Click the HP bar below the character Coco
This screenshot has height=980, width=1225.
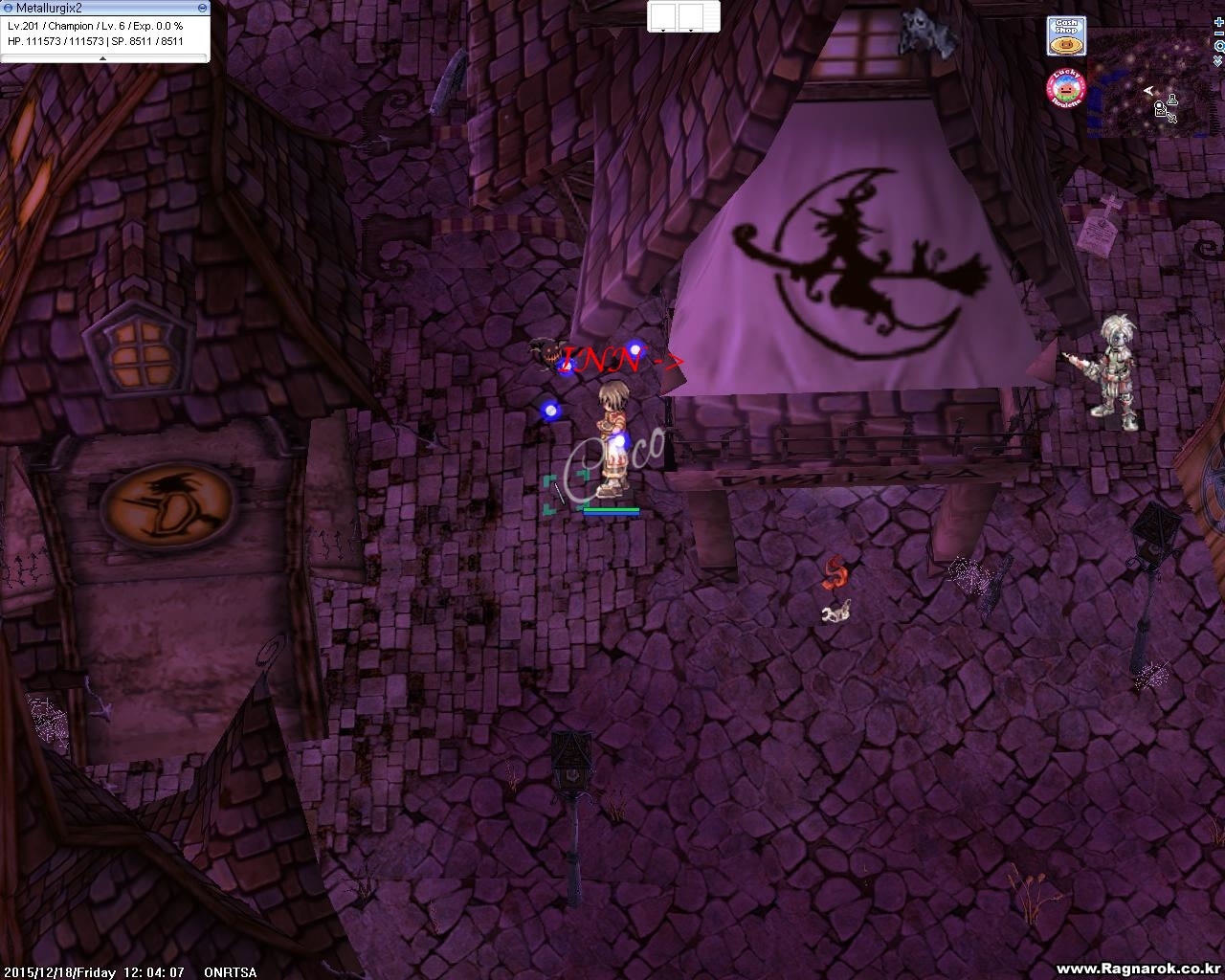[610, 510]
